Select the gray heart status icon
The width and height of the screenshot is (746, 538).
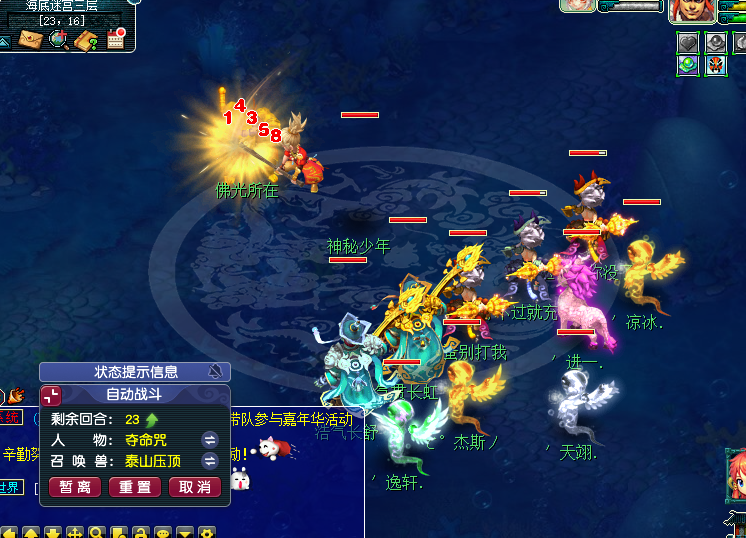(x=687, y=42)
